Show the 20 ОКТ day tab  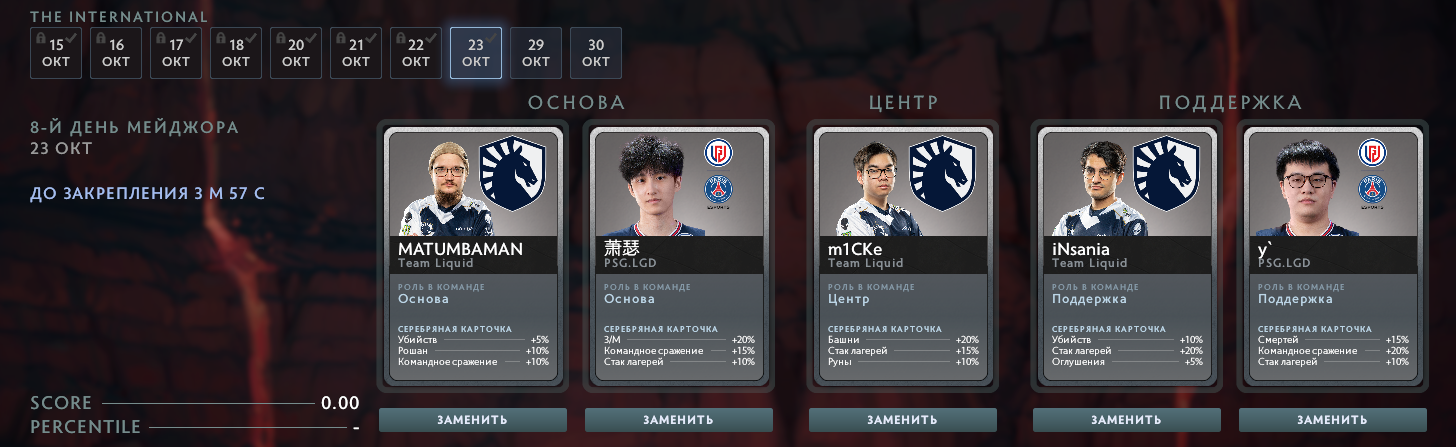coord(296,53)
